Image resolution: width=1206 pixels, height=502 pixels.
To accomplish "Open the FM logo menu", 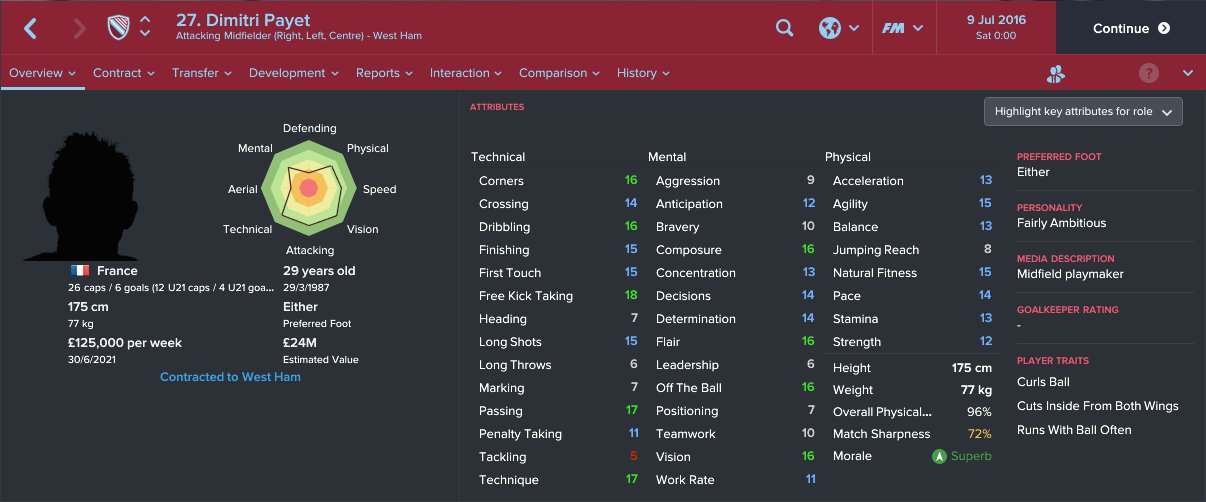I will coord(901,28).
